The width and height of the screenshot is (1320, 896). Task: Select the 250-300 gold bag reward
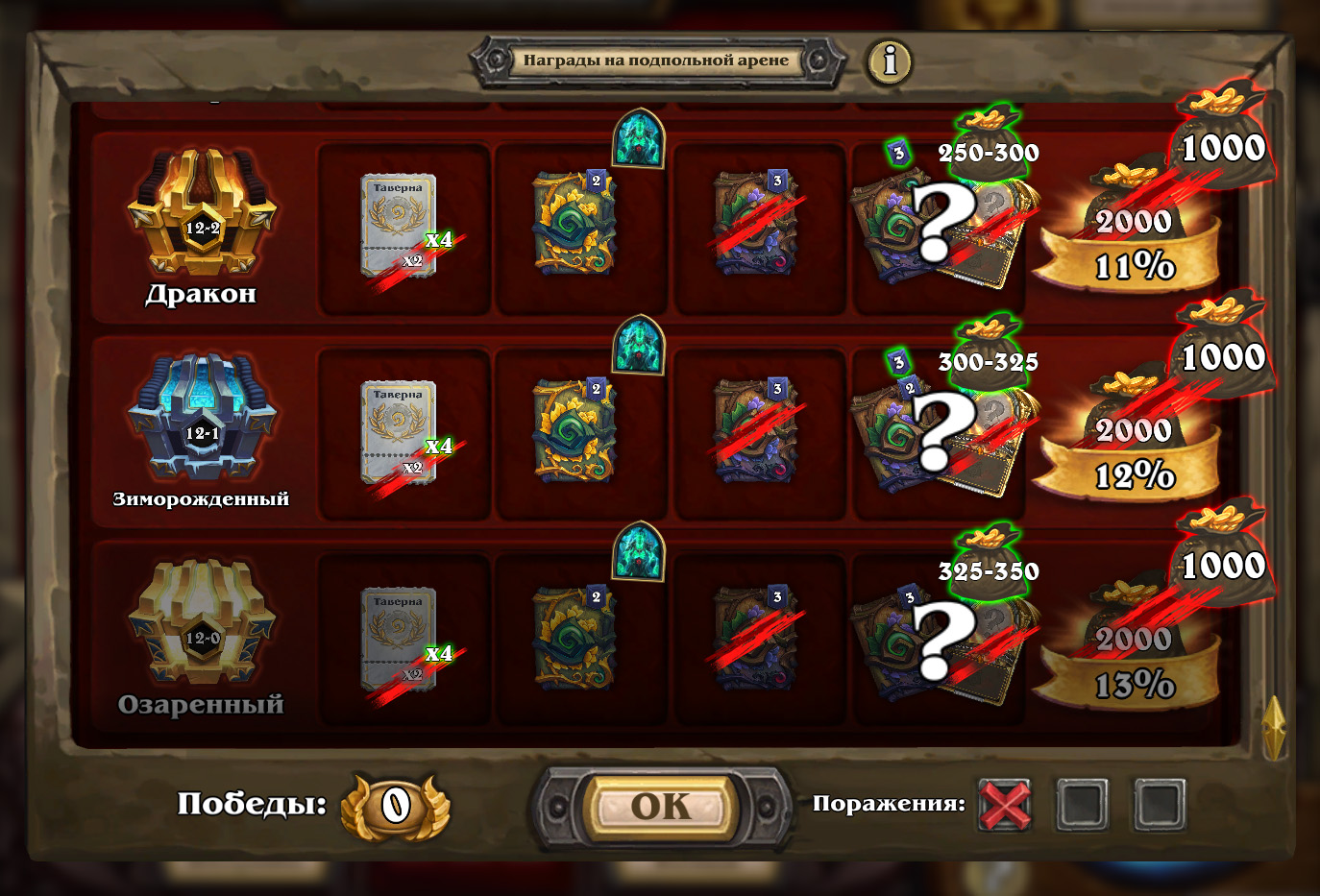point(988,144)
